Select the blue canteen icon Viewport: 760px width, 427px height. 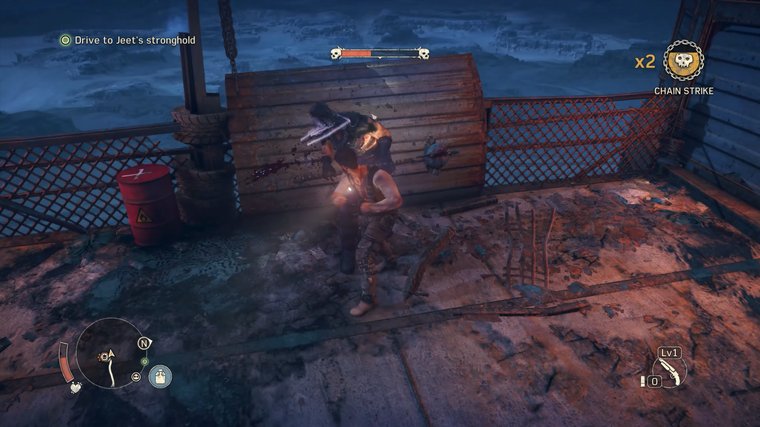[x=160, y=377]
